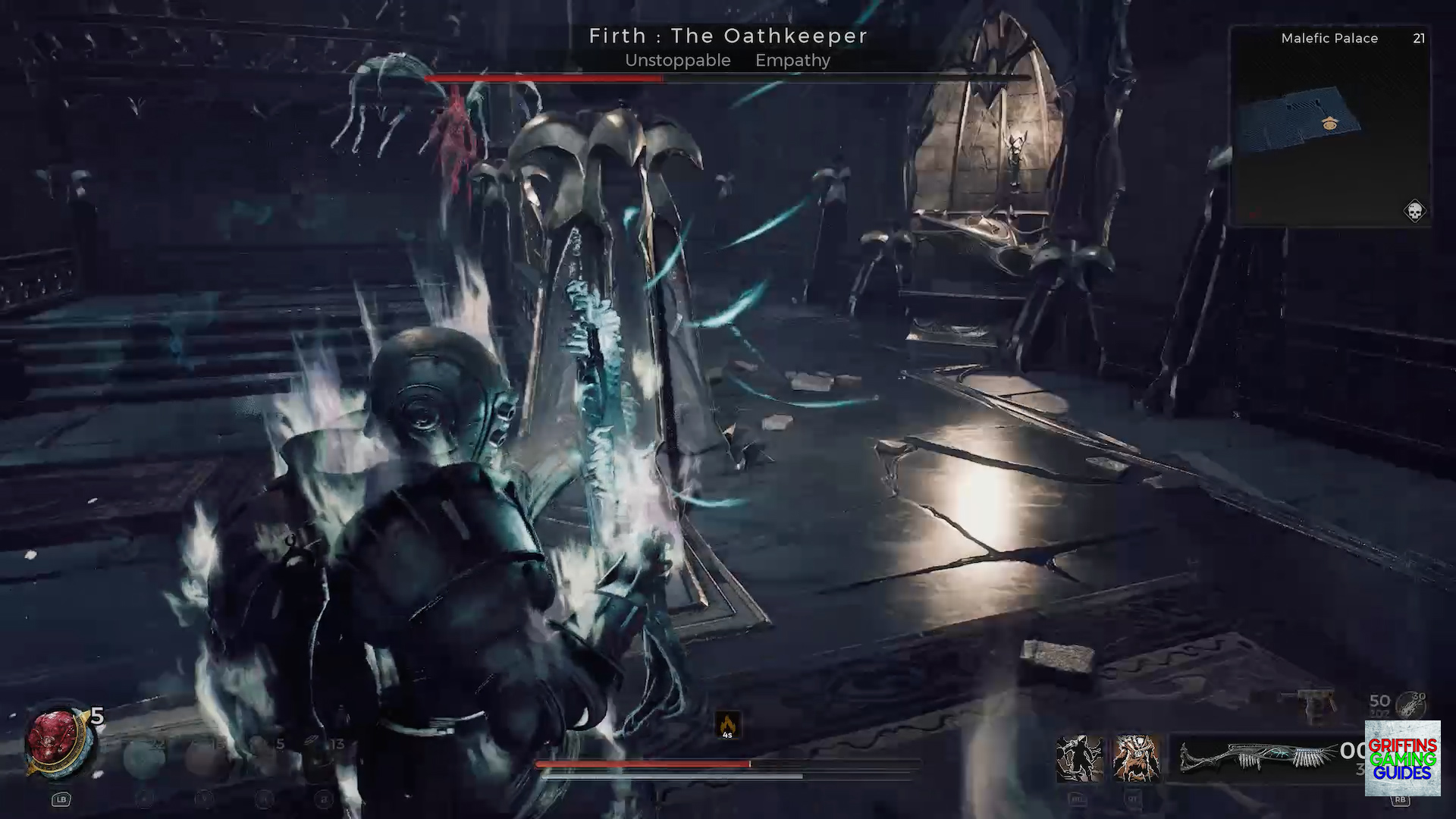Select the second archetype skill icon
1456x819 pixels.
tap(1136, 758)
